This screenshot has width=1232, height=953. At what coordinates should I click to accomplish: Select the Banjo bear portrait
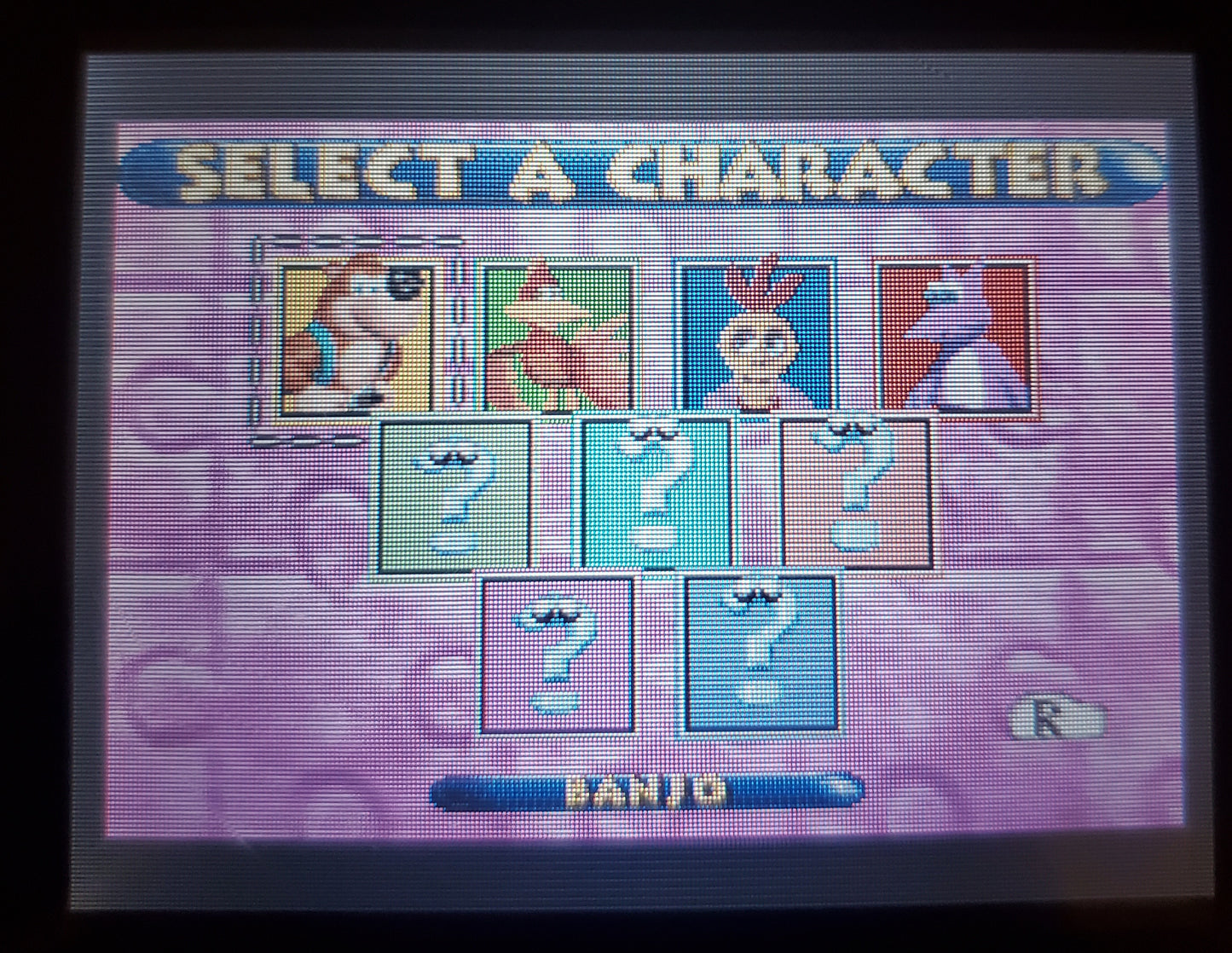point(356,336)
